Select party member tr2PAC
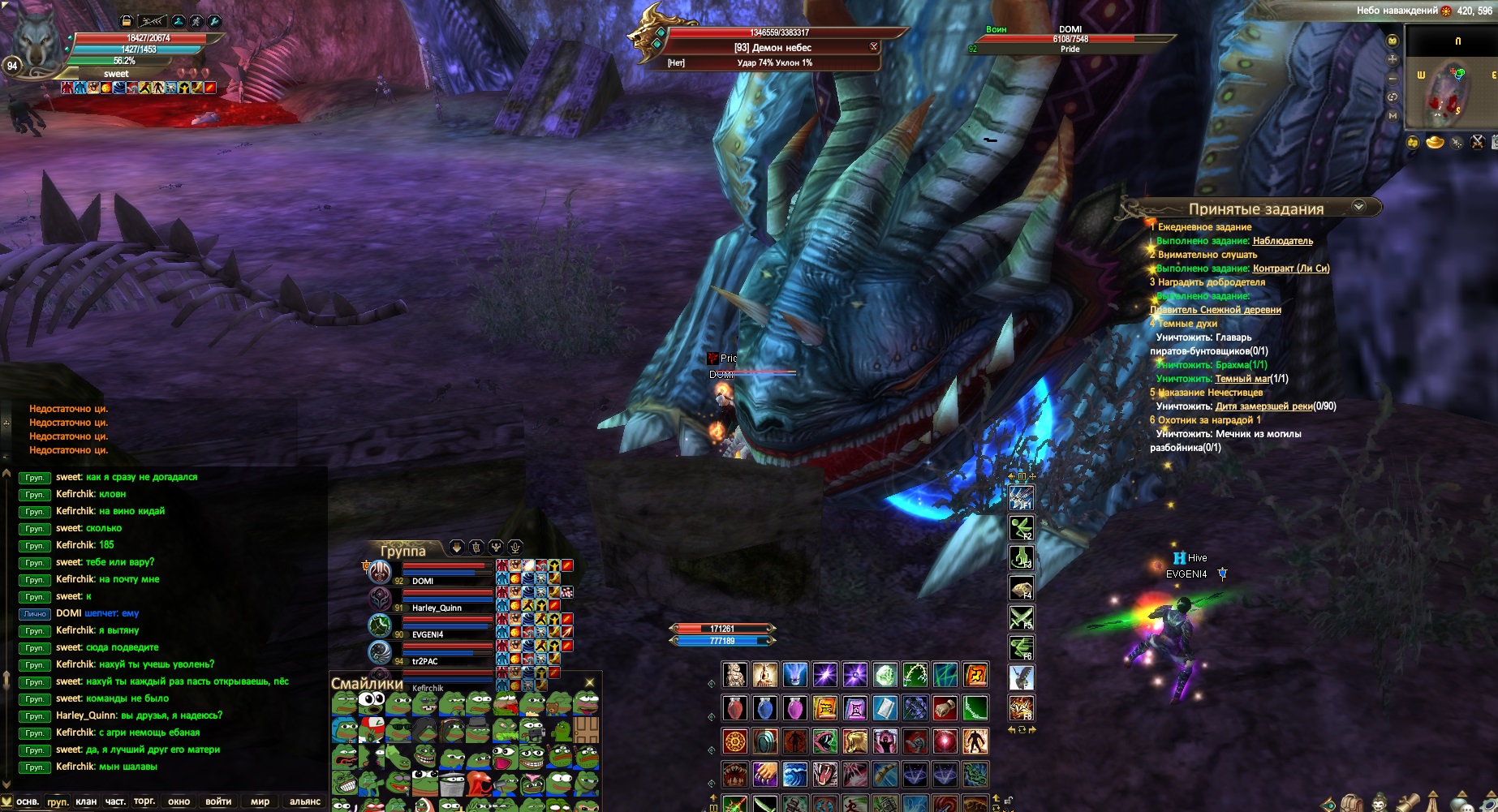Screen dimensions: 1498x812 coord(425,661)
